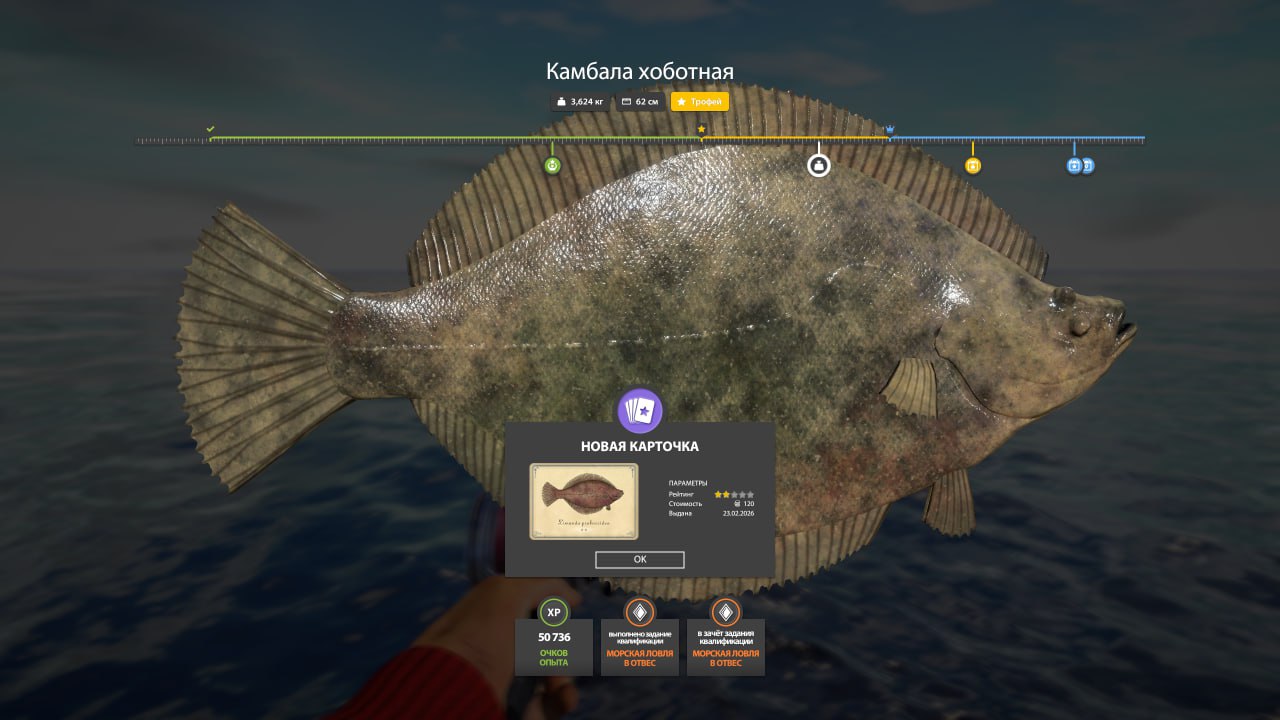This screenshot has height=720, width=1280.
Task: View the flounder collectible card picture
Action: pos(583,501)
